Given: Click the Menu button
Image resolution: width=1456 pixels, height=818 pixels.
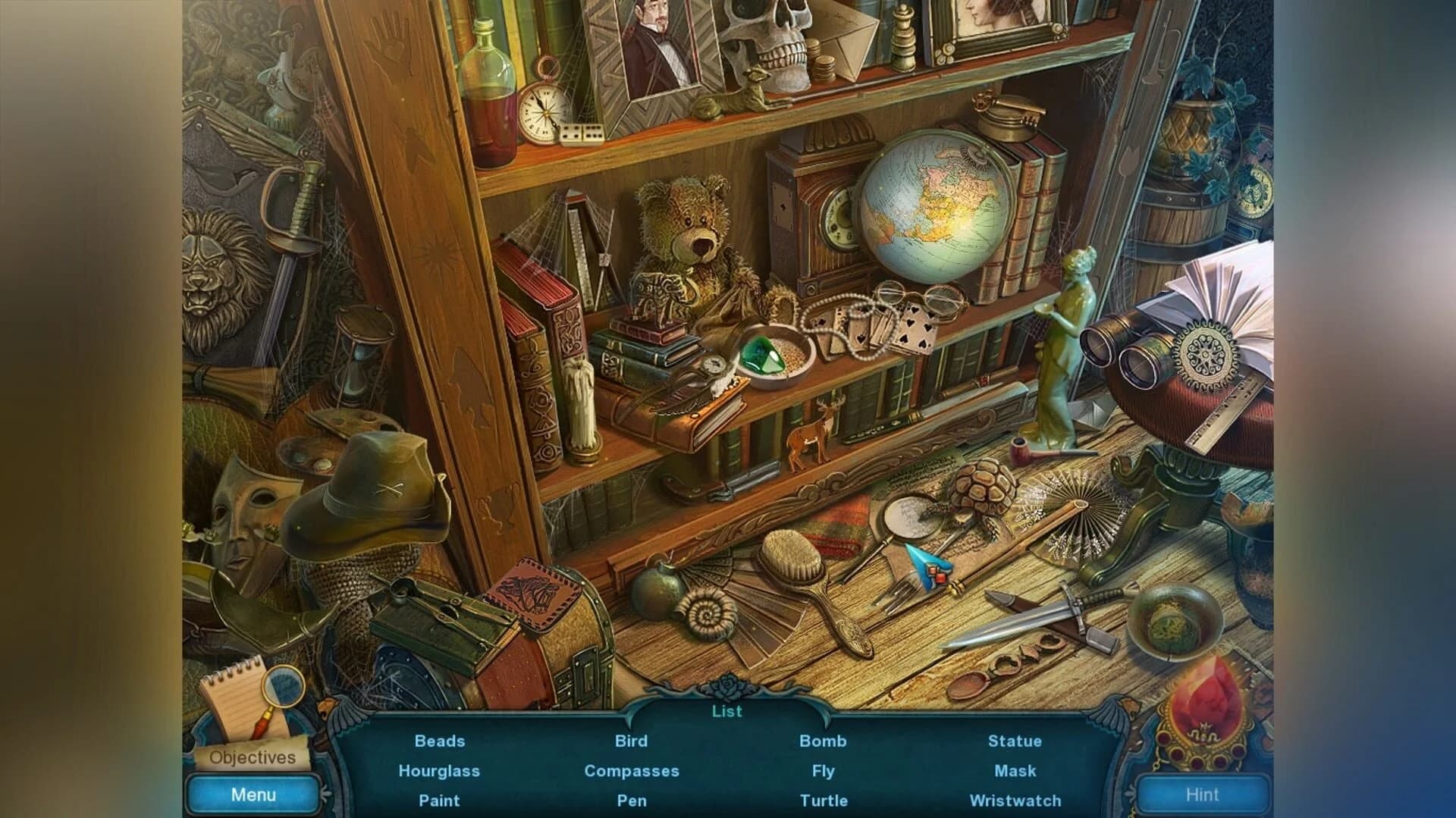Looking at the screenshot, I should [x=253, y=794].
